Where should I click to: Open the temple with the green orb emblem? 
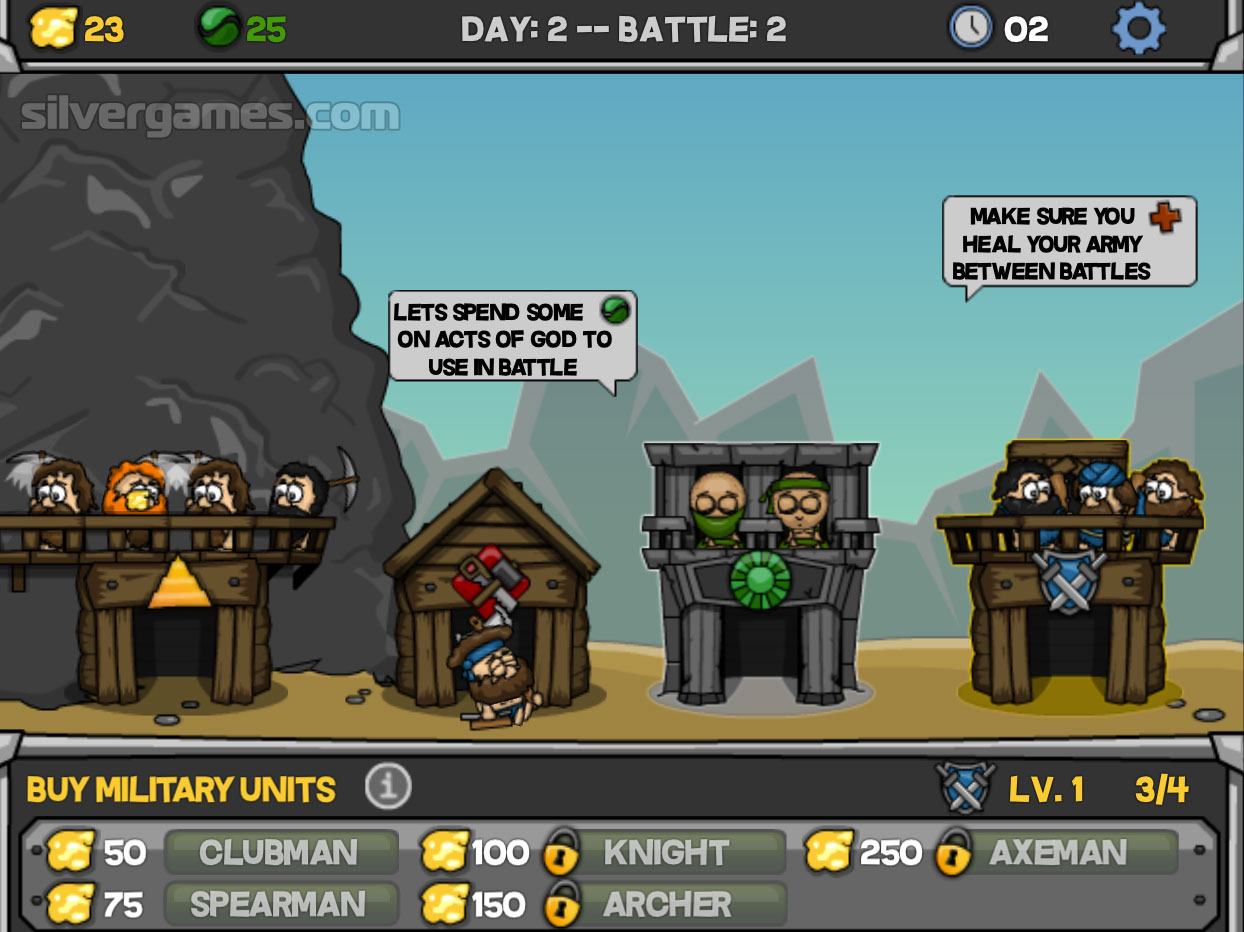760,578
